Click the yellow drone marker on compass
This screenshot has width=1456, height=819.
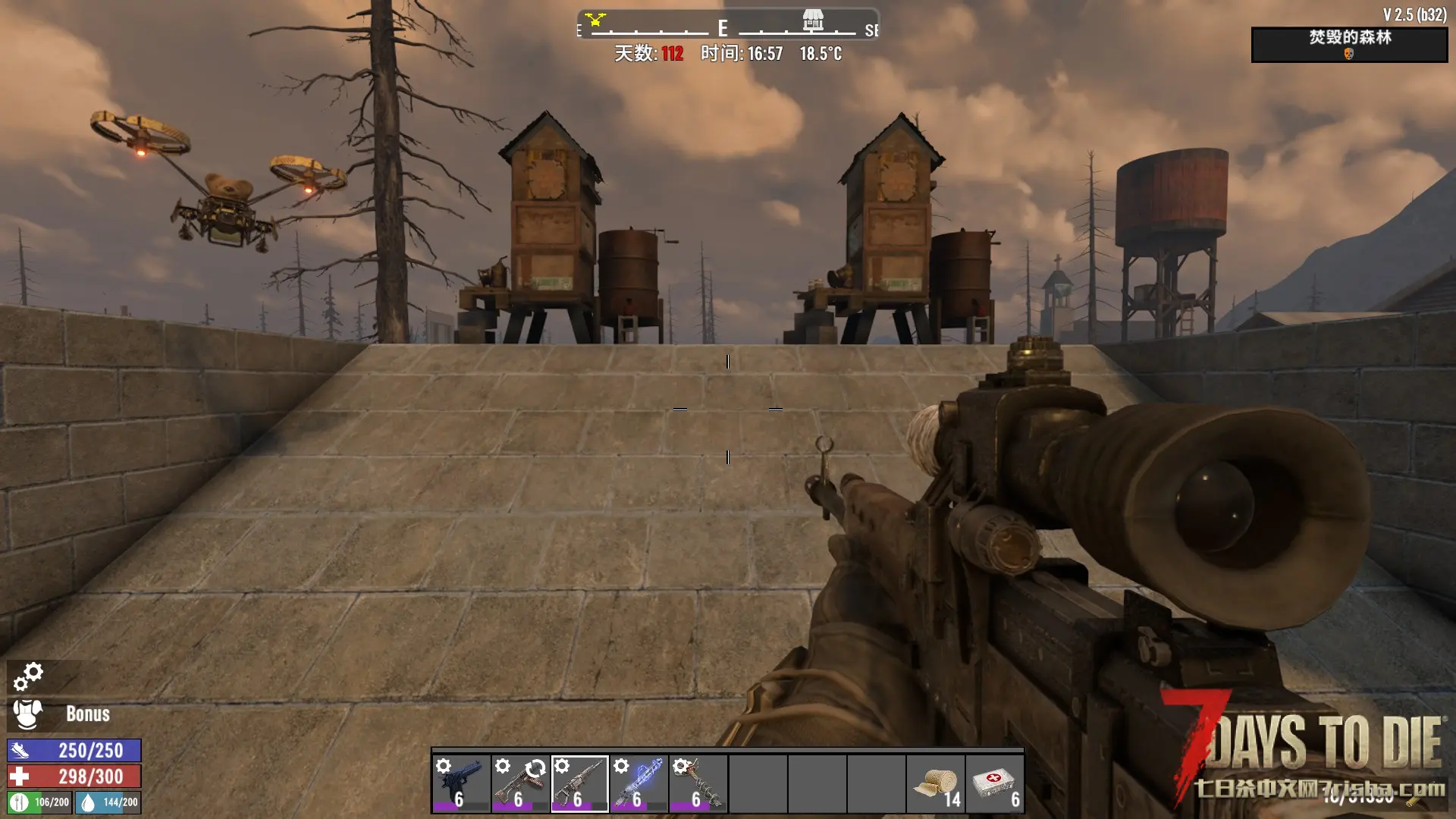click(x=596, y=19)
